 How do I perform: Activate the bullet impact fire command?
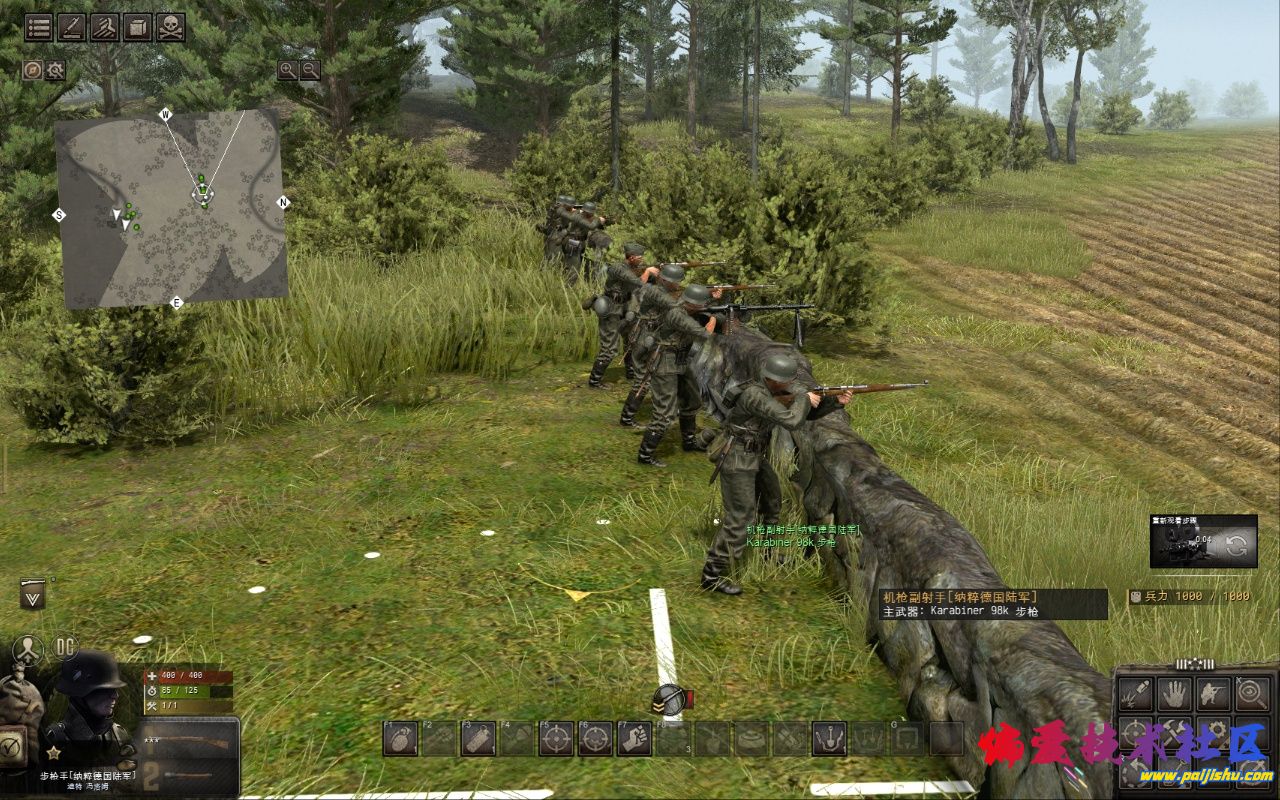1135,693
